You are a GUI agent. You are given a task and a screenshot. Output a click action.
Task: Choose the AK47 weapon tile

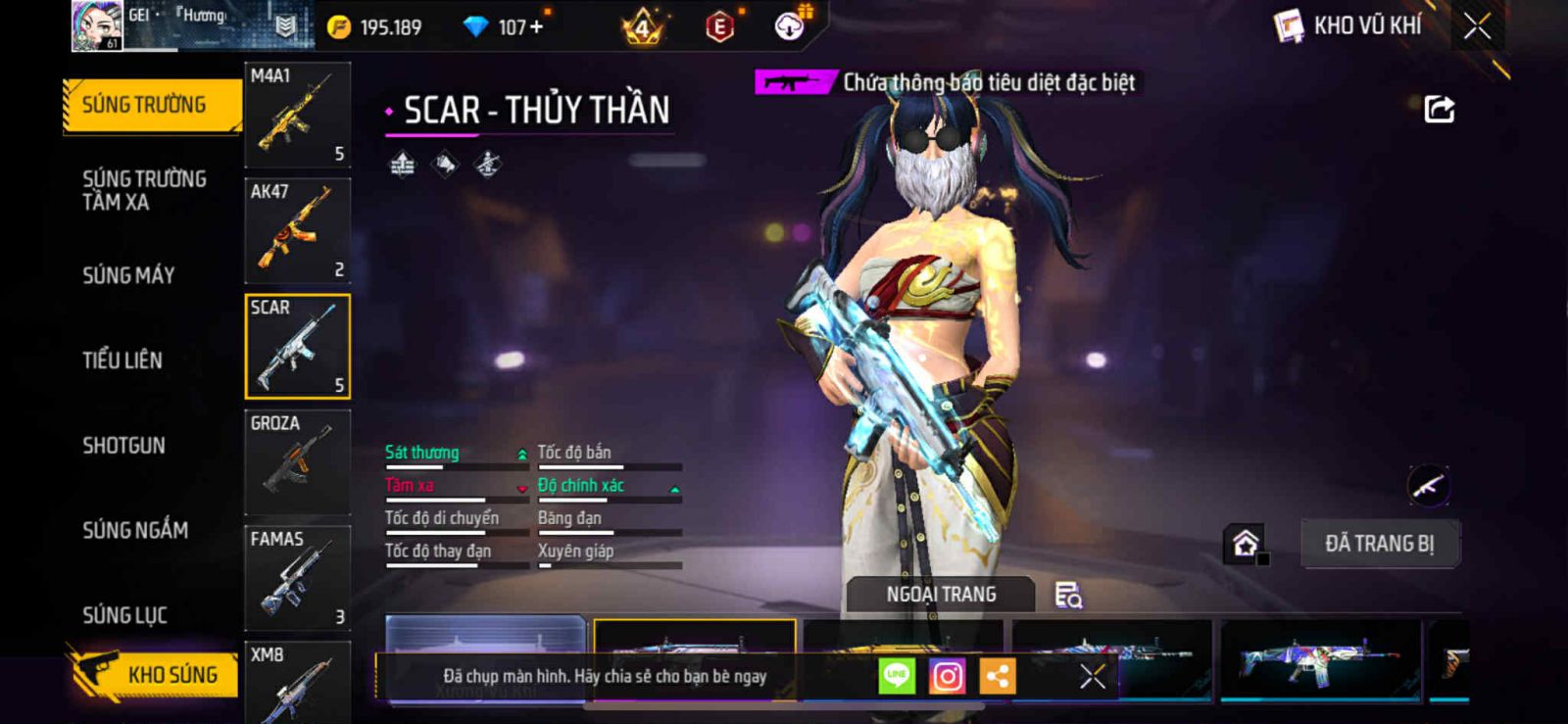297,230
